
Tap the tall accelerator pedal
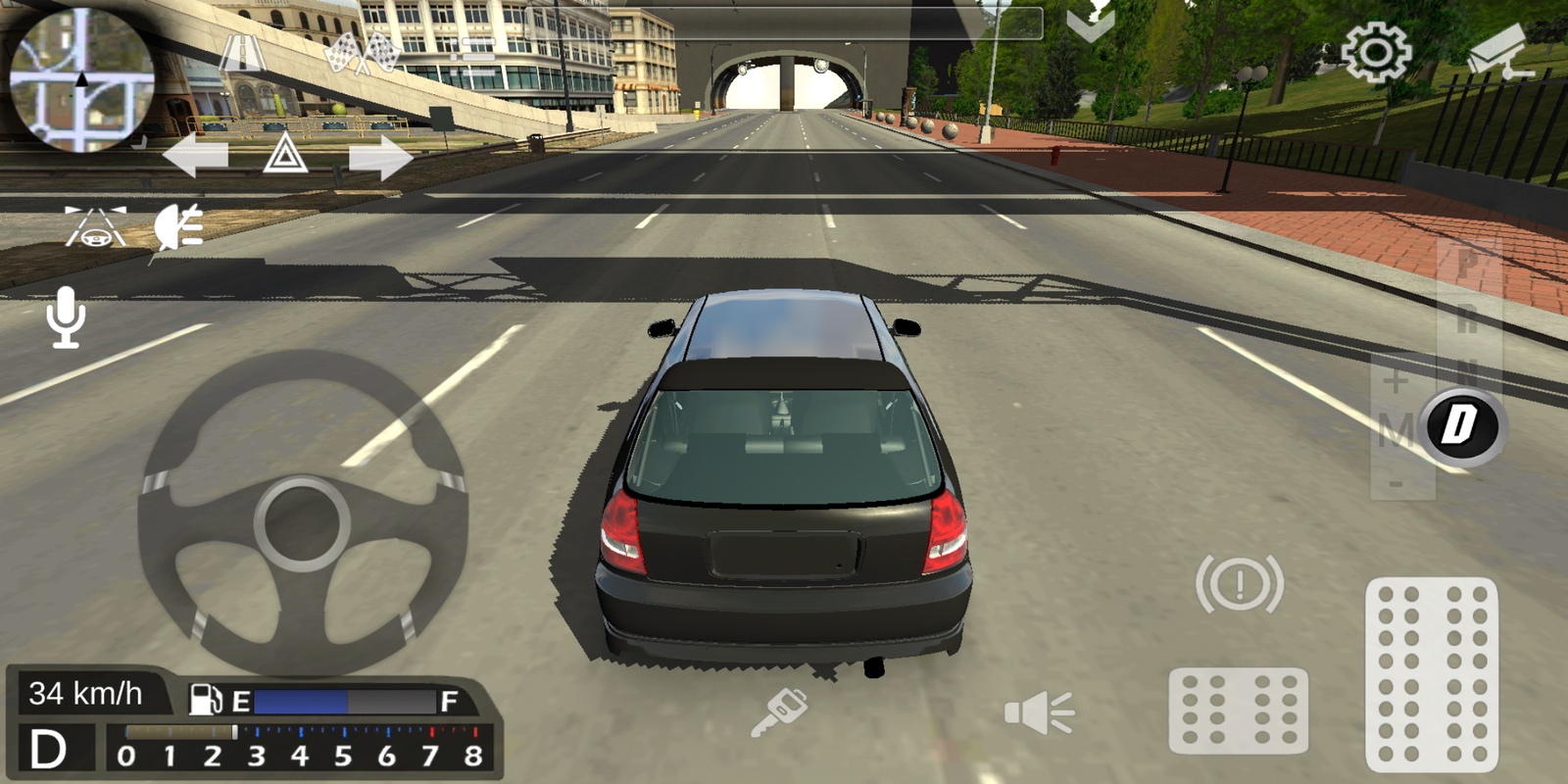[1432, 674]
